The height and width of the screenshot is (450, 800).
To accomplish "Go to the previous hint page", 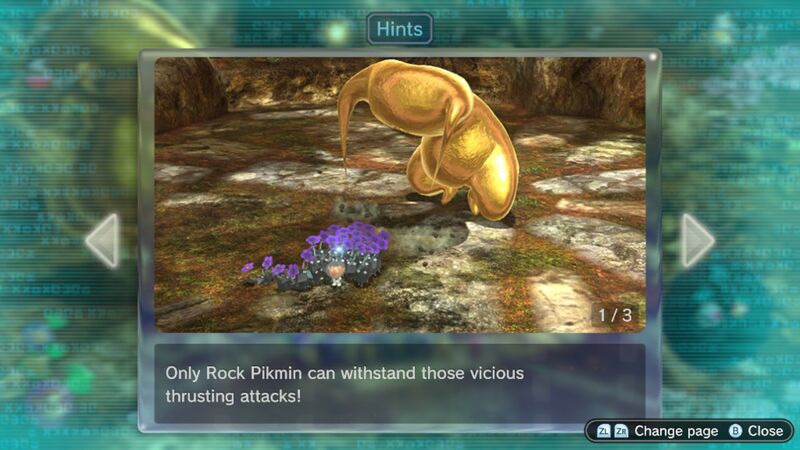I will [102, 240].
